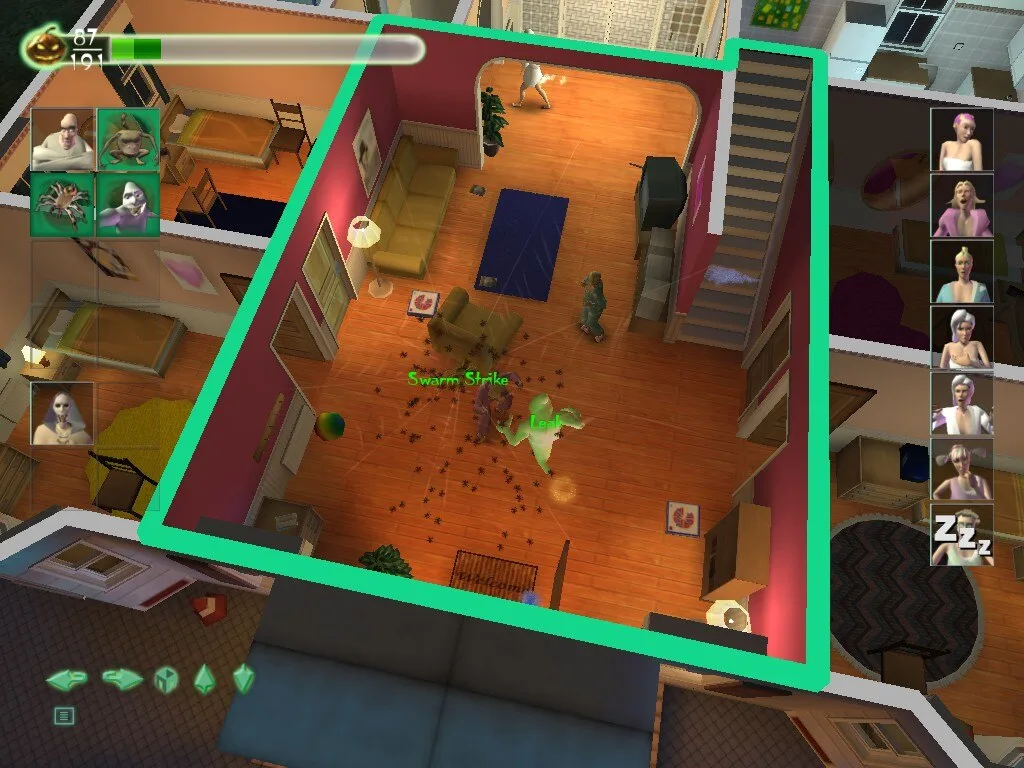This screenshot has height=768, width=1024.
Task: Select the white-haired mortal clutching her chest
Action: (x=962, y=338)
